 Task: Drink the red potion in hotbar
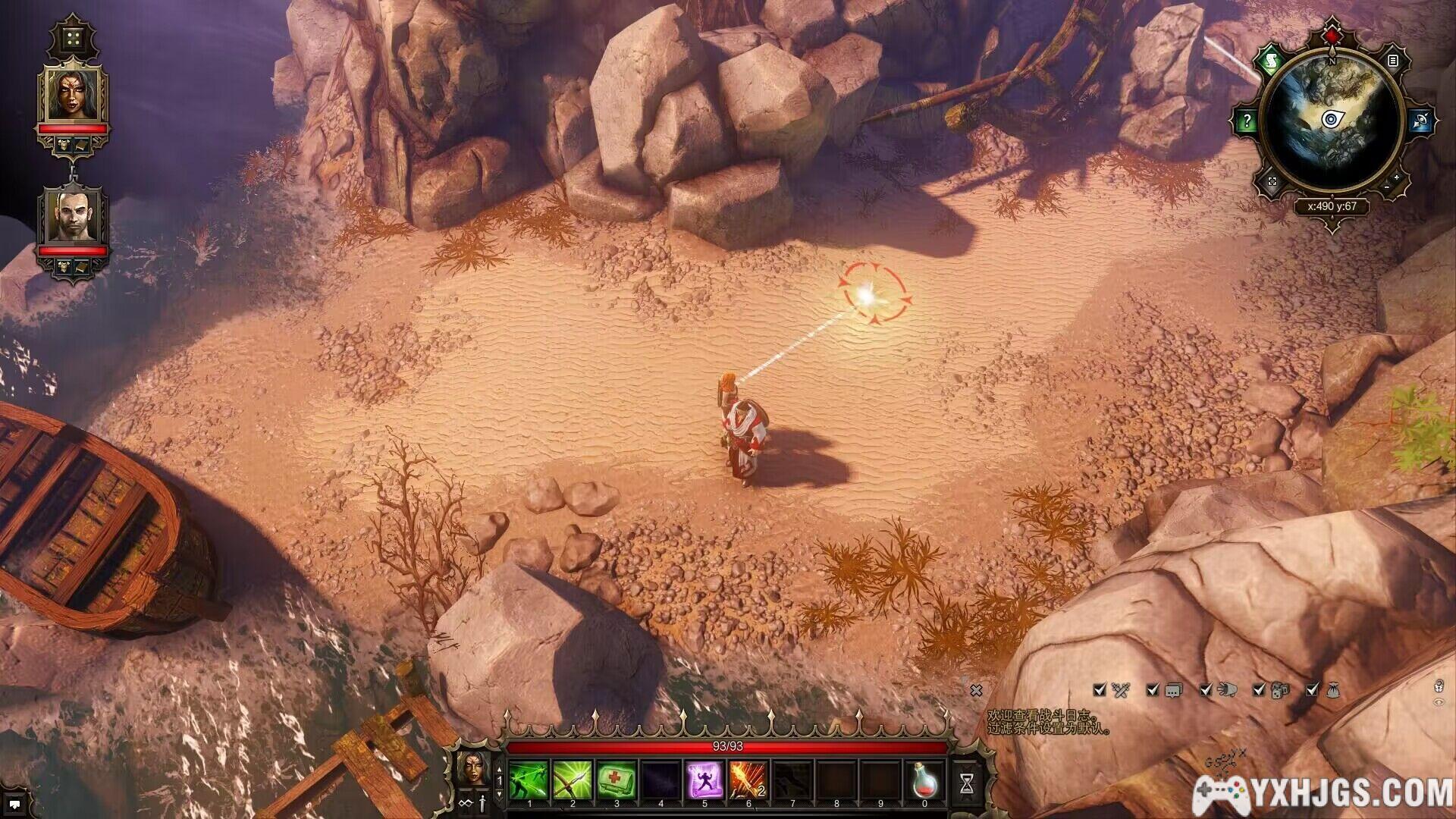(x=924, y=780)
